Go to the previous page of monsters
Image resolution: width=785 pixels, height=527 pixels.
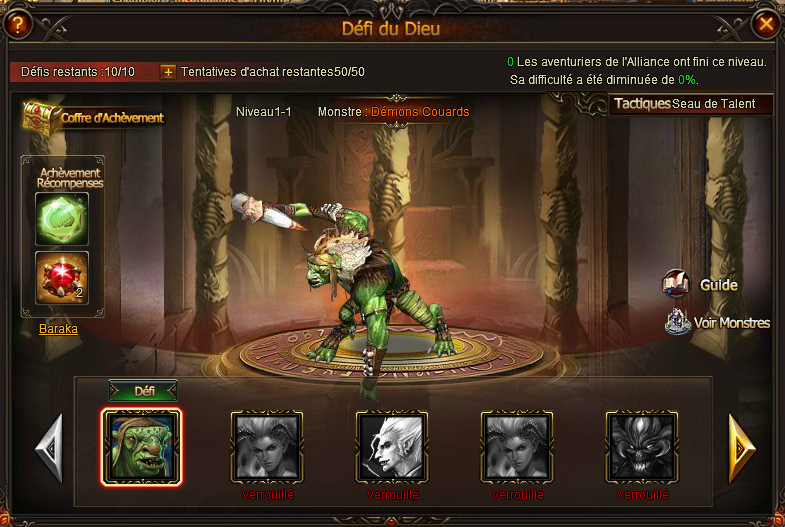point(48,446)
